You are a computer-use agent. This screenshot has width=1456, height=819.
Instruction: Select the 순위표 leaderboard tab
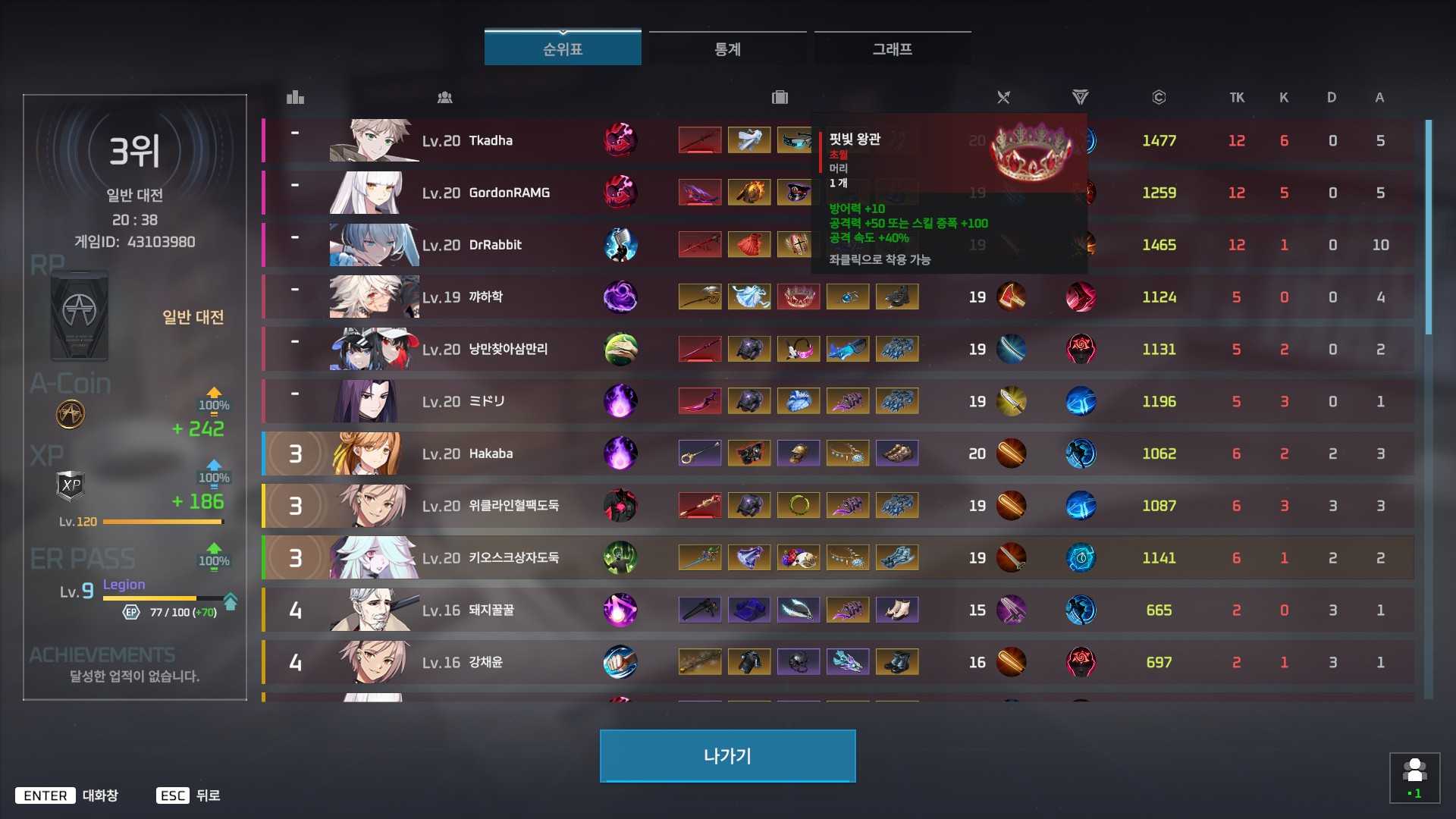(563, 45)
